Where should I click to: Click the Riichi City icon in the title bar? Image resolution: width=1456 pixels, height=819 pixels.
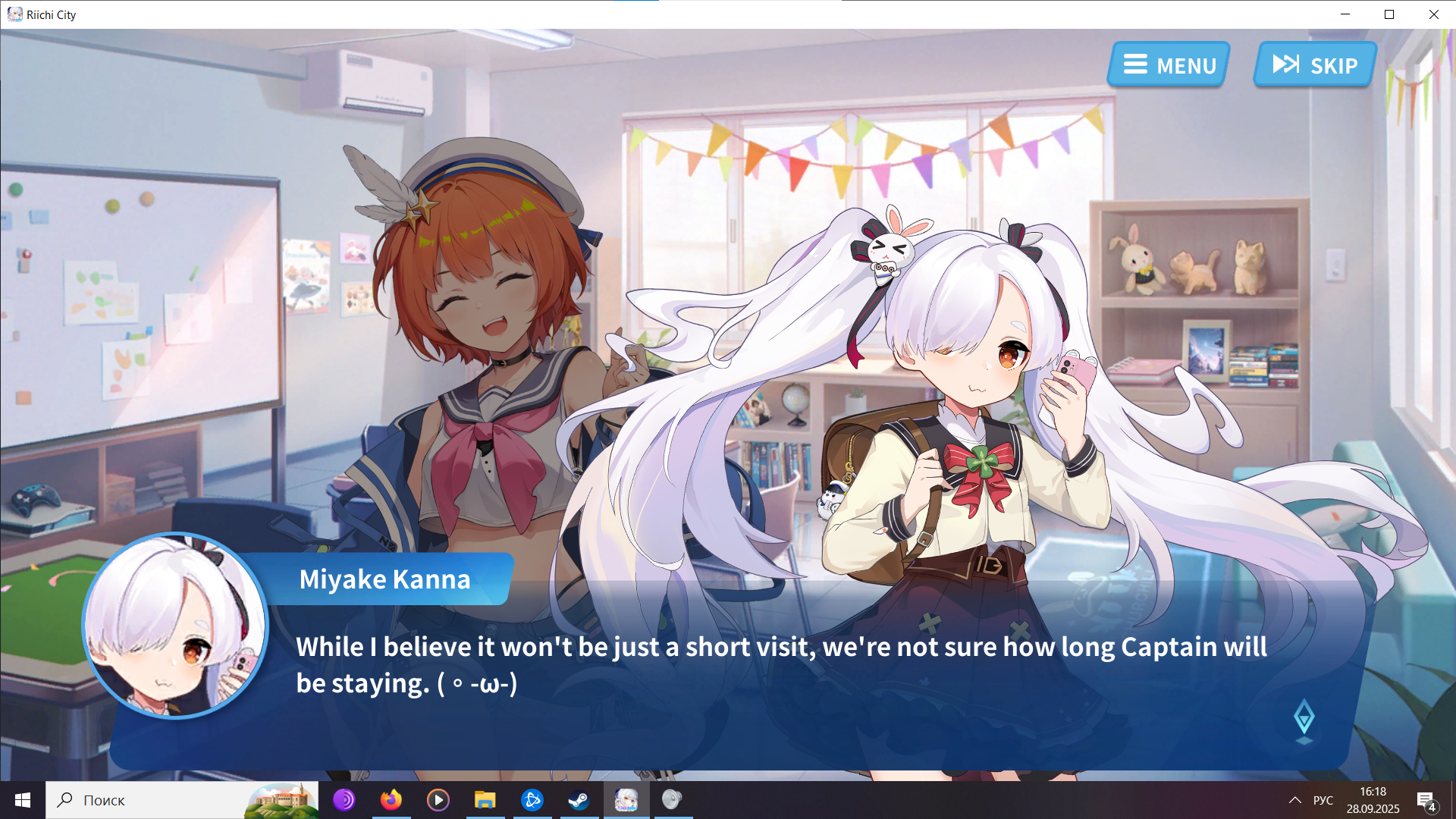pos(14,14)
